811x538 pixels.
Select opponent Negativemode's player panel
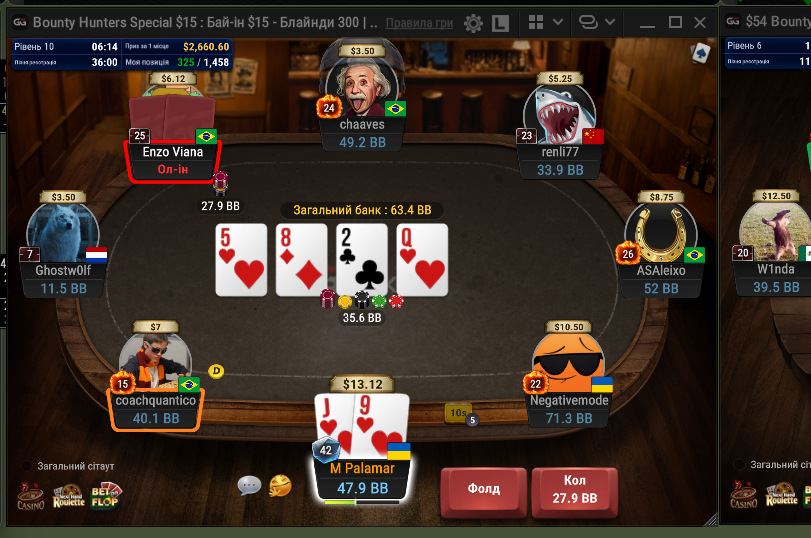coord(569,409)
